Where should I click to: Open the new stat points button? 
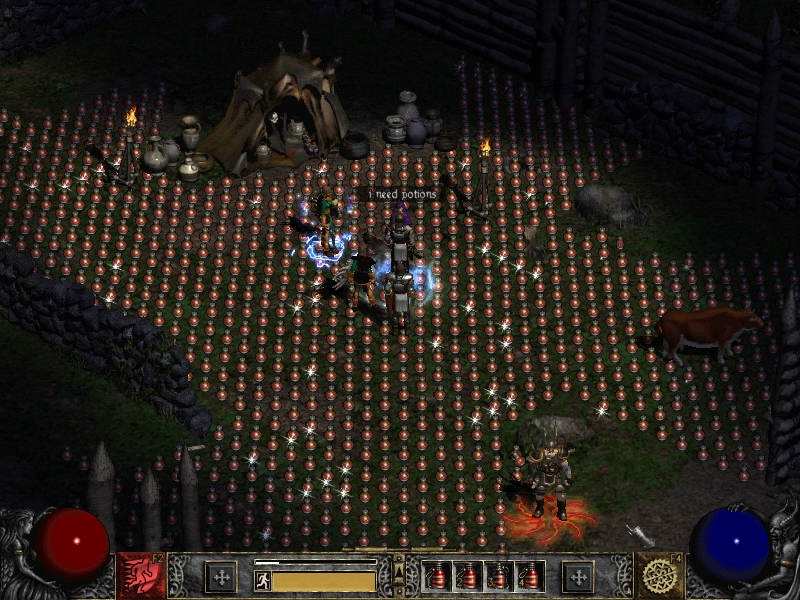221,577
